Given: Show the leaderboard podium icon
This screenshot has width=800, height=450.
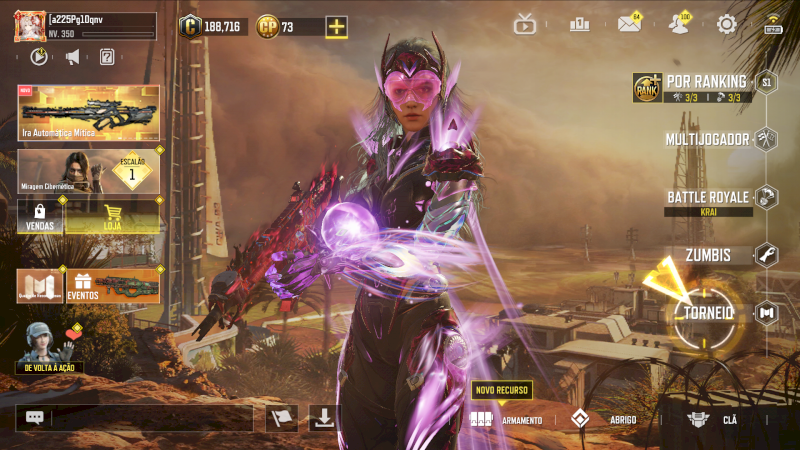Looking at the screenshot, I should (578, 24).
